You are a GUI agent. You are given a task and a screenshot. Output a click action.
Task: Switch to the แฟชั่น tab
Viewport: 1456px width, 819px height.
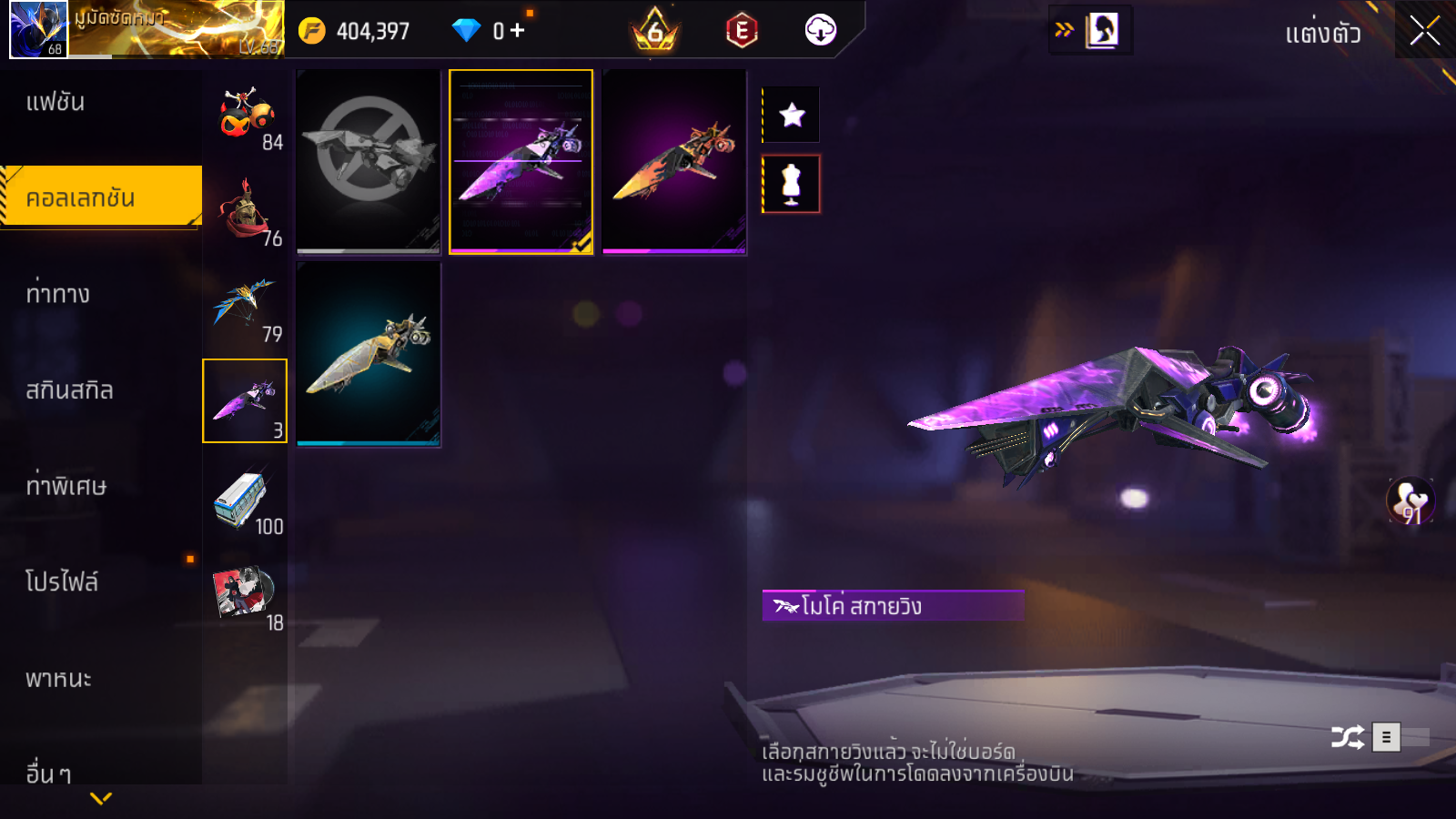56,102
